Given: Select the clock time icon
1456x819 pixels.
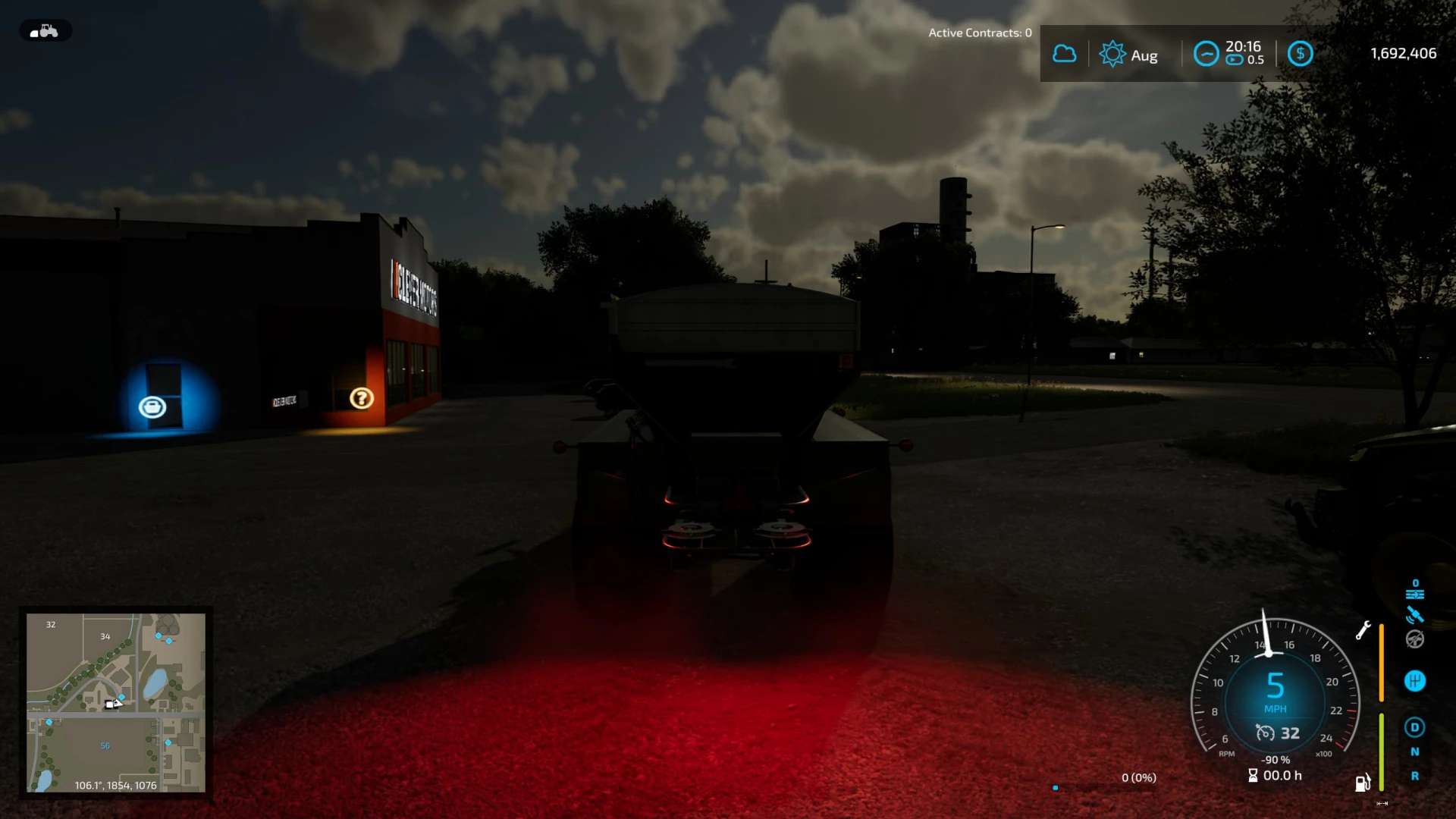Looking at the screenshot, I should pyautogui.click(x=1206, y=54).
